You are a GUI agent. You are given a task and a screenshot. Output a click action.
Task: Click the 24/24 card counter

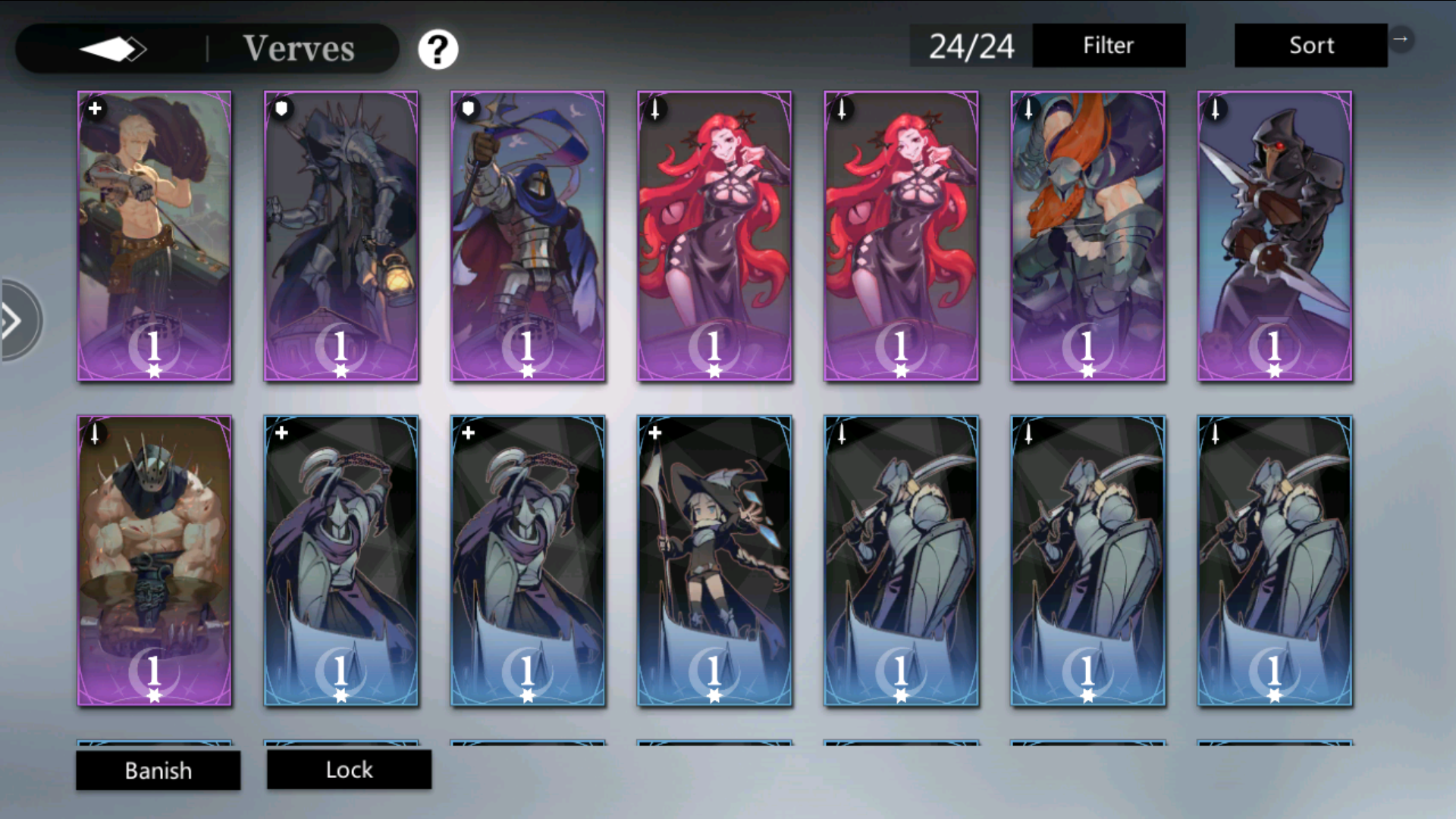[x=971, y=45]
